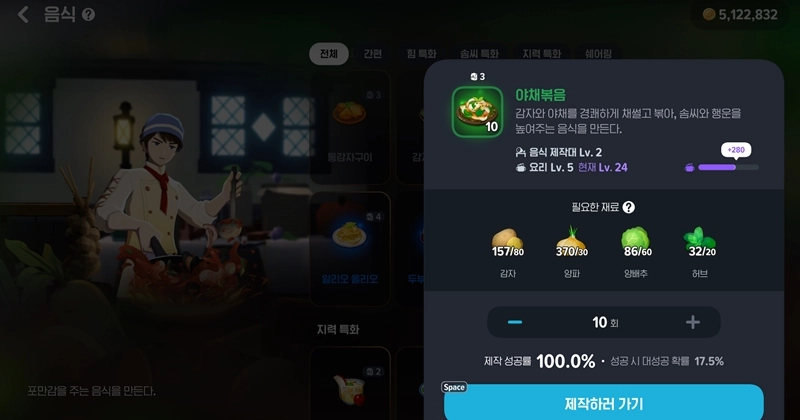Image resolution: width=800 pixels, height=420 pixels.
Task: Switch to the 전체 tab
Action: click(x=329, y=54)
